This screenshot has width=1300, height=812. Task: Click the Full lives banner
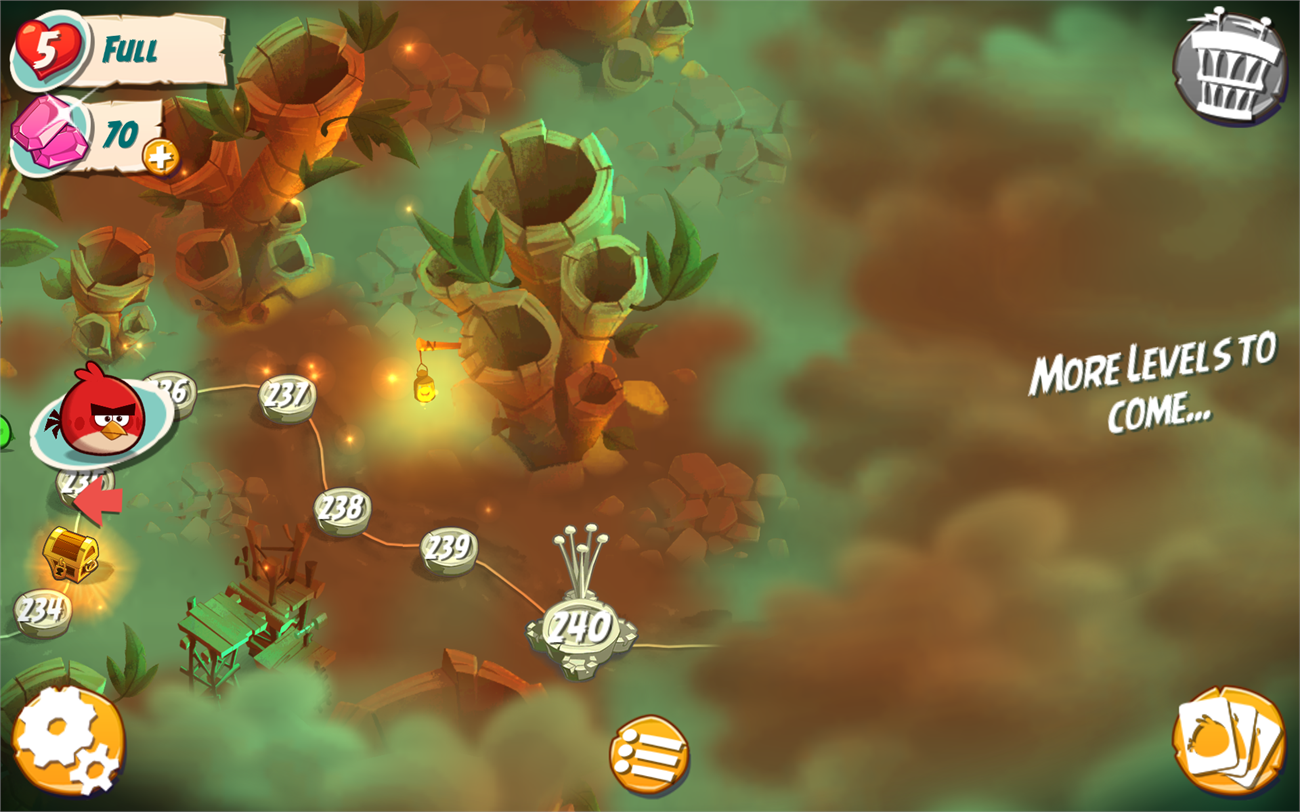pos(130,47)
